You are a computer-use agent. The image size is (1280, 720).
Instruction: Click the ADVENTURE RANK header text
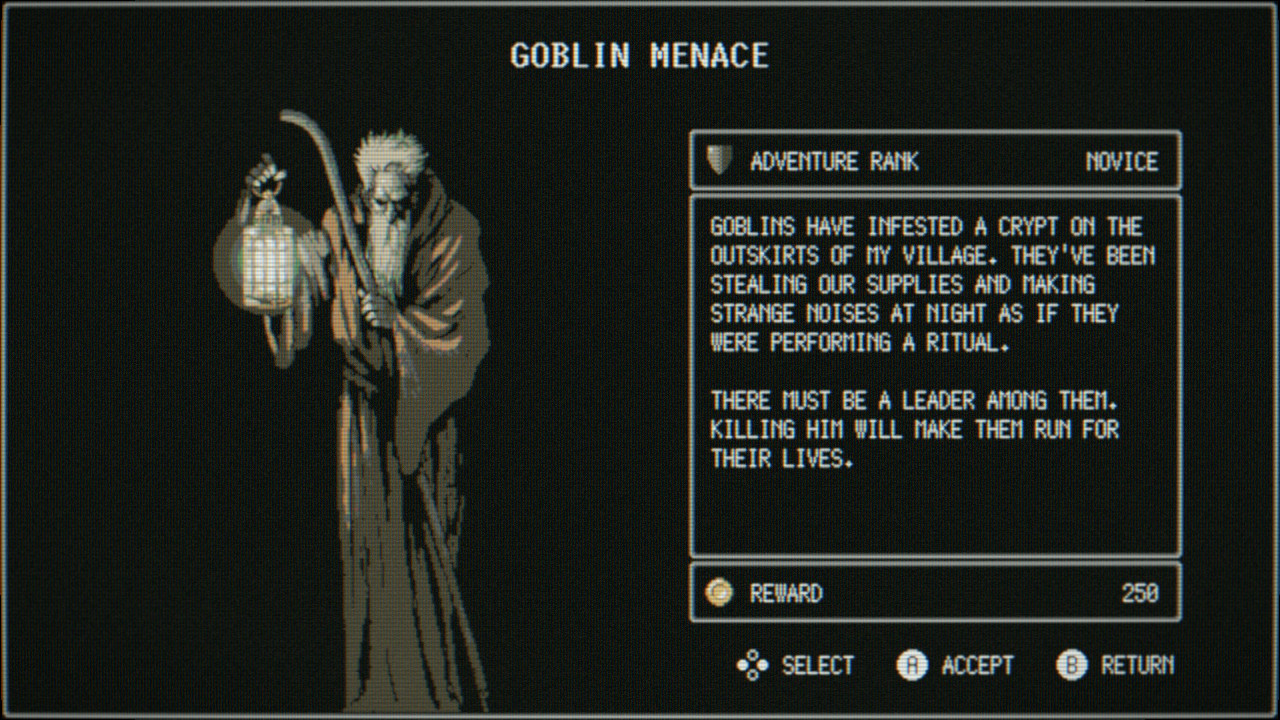click(835, 160)
